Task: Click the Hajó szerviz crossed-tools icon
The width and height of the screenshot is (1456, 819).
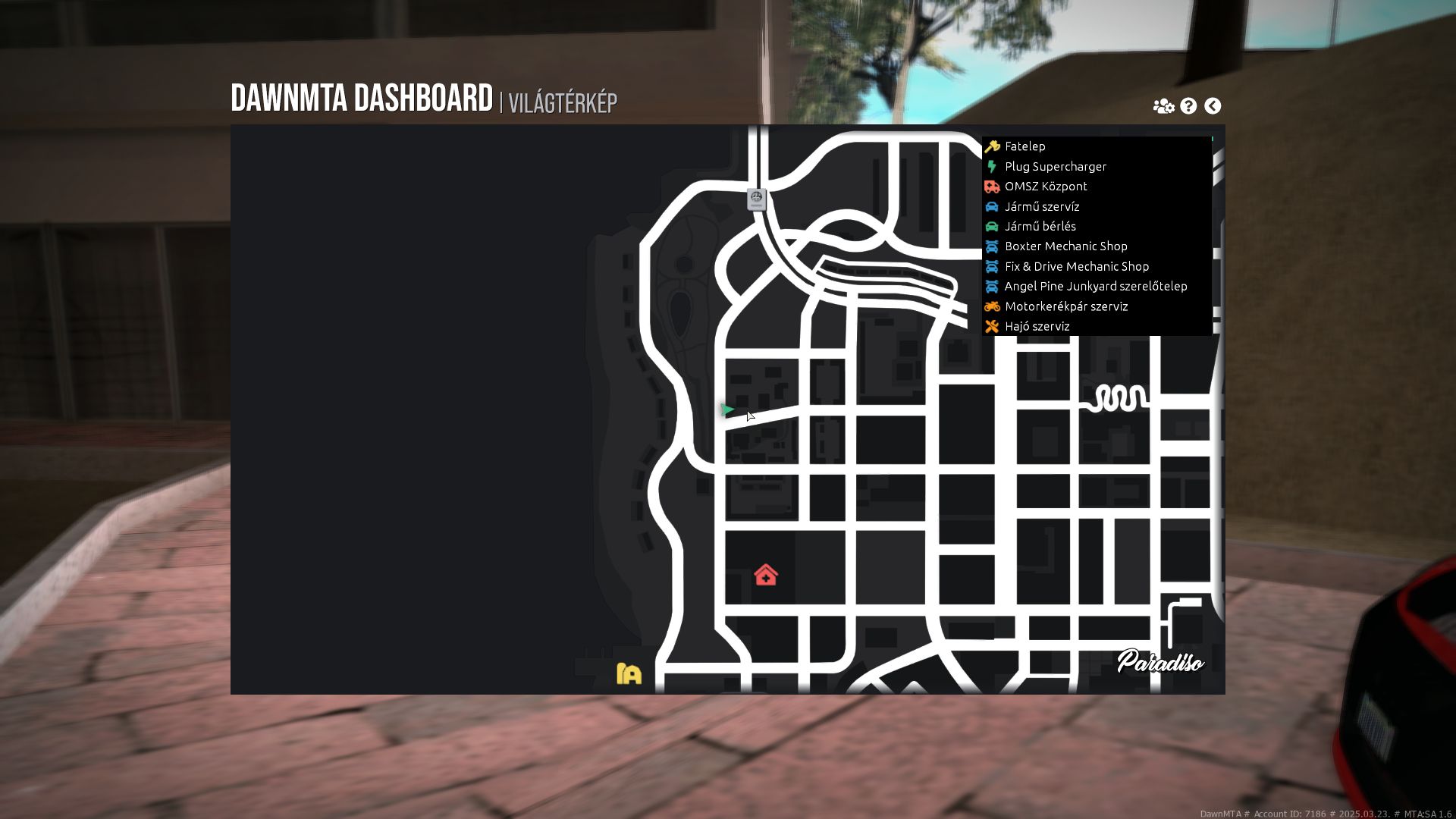Action: tap(993, 326)
